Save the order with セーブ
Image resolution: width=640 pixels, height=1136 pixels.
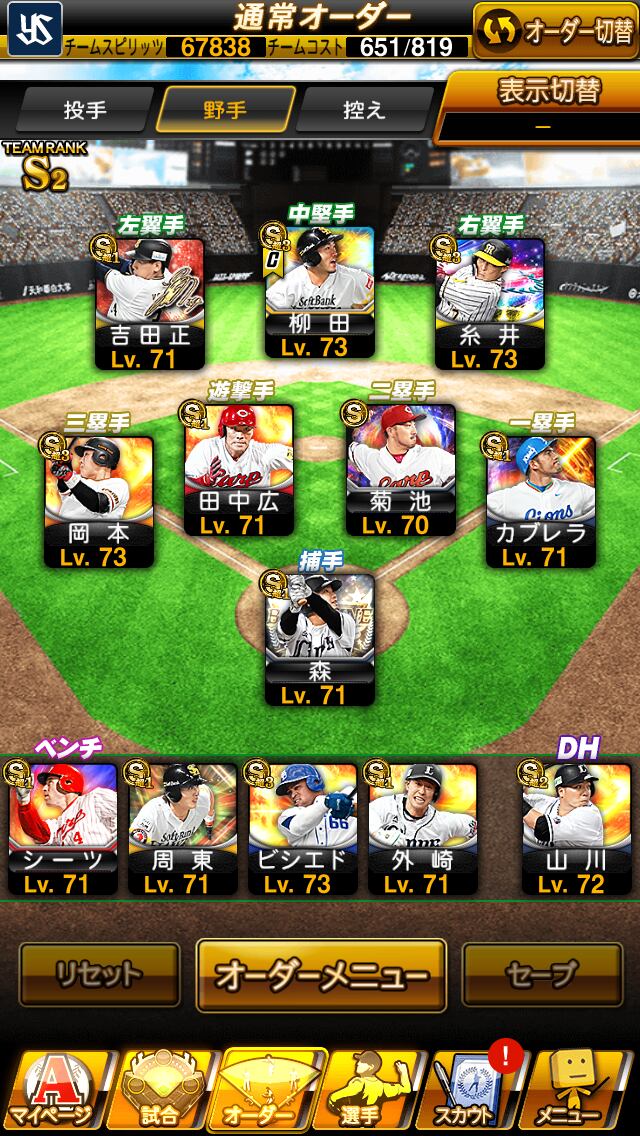pyautogui.click(x=542, y=973)
